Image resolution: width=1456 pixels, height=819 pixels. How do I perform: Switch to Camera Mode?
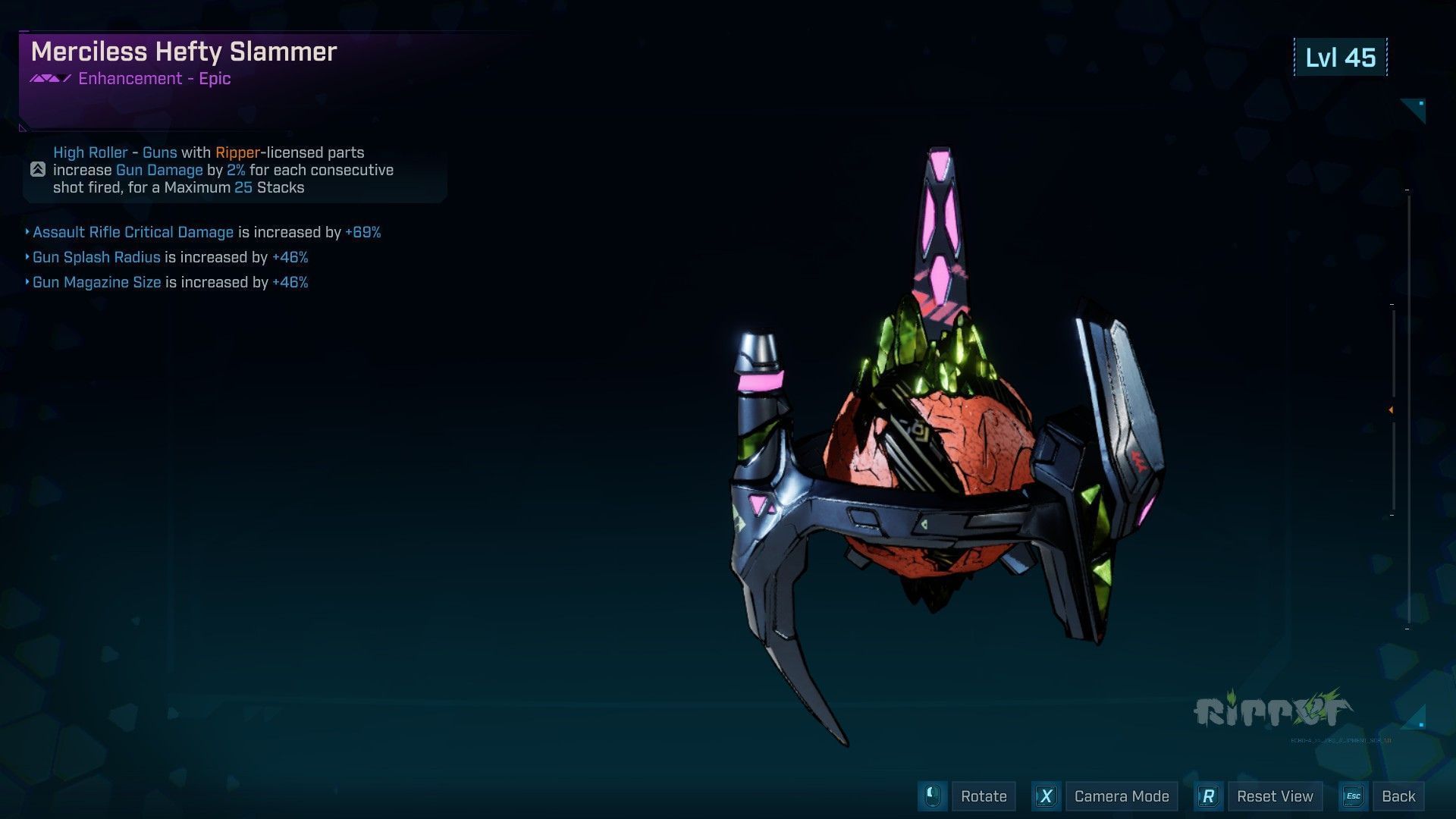click(x=1121, y=796)
